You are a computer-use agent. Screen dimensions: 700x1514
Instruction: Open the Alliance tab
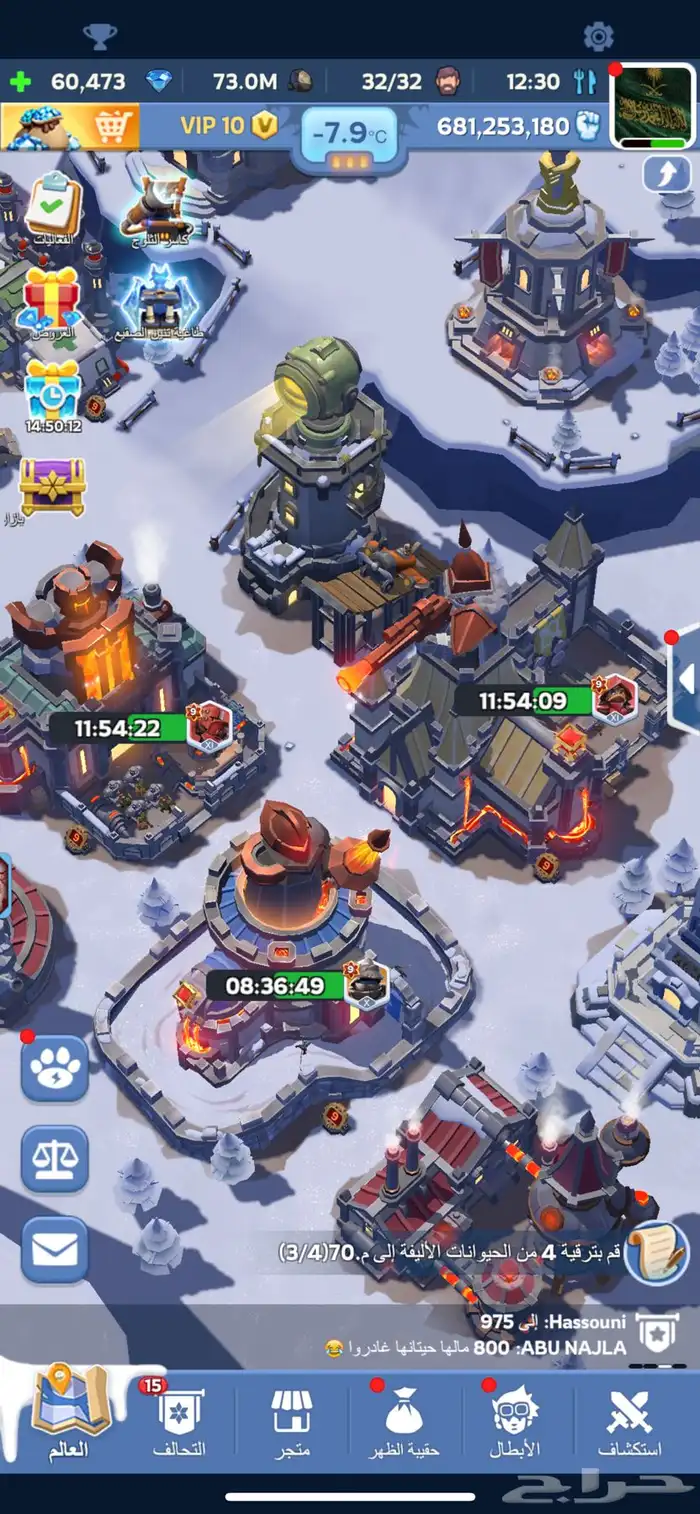[180, 1422]
